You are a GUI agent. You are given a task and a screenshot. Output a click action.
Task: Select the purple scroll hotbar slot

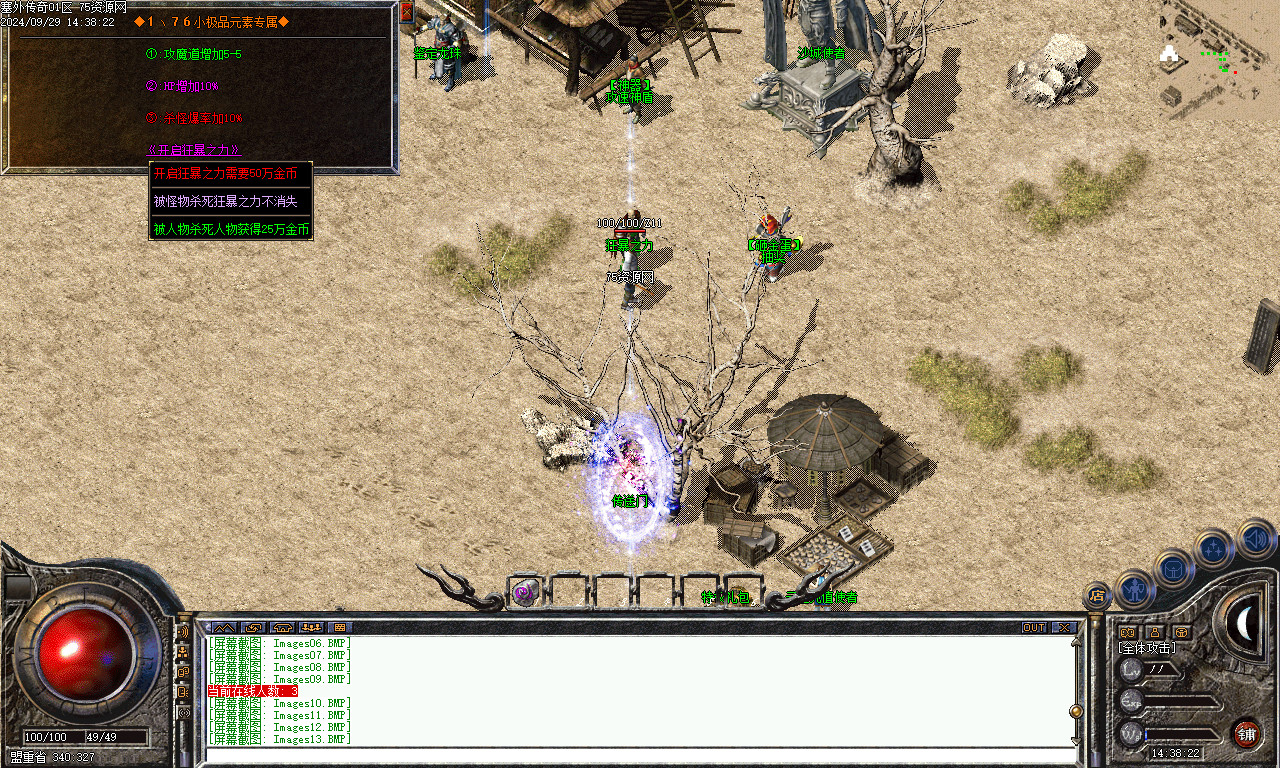(525, 592)
